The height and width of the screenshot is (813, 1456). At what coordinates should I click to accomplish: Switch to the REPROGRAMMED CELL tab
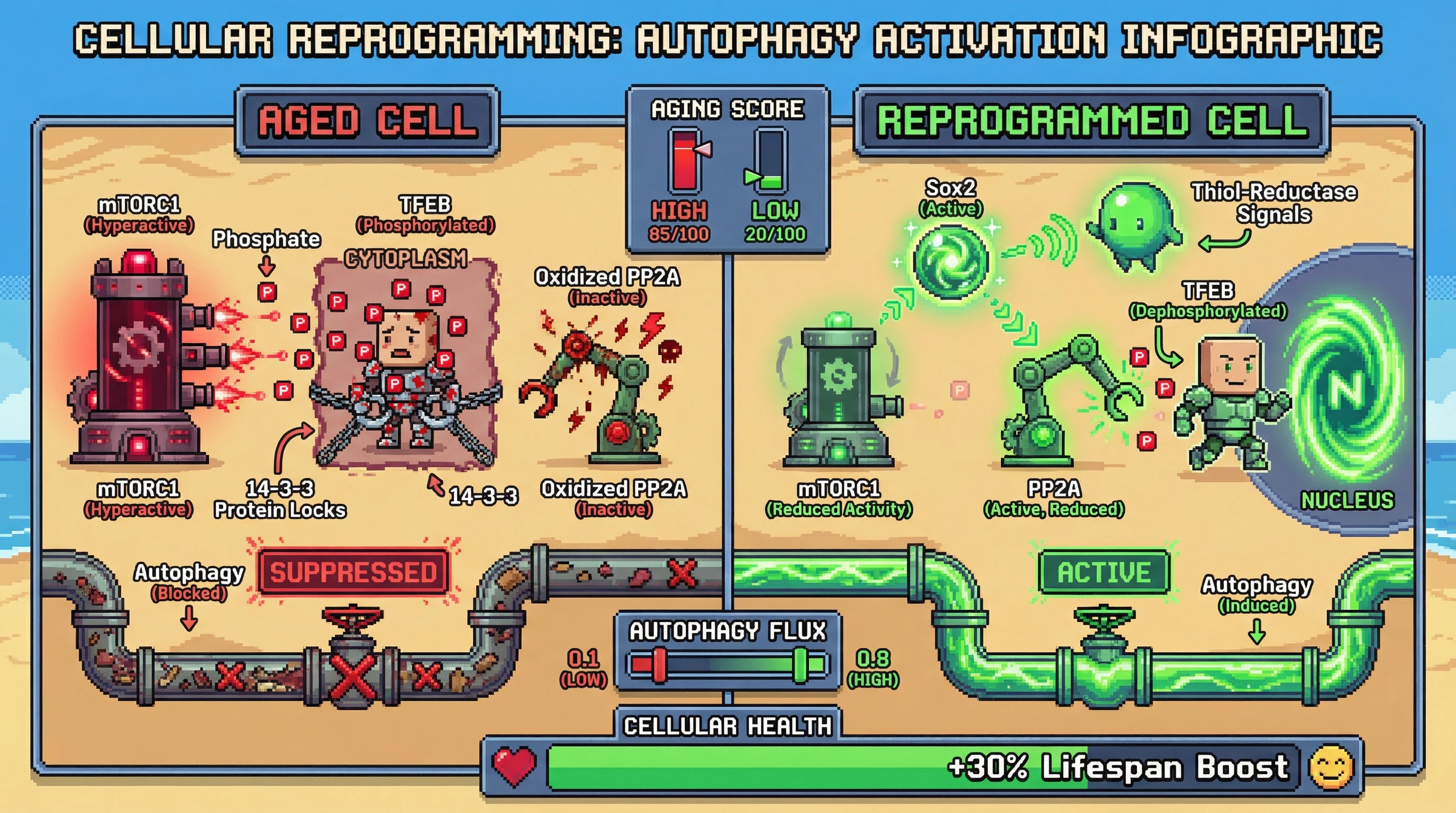pos(1092,121)
